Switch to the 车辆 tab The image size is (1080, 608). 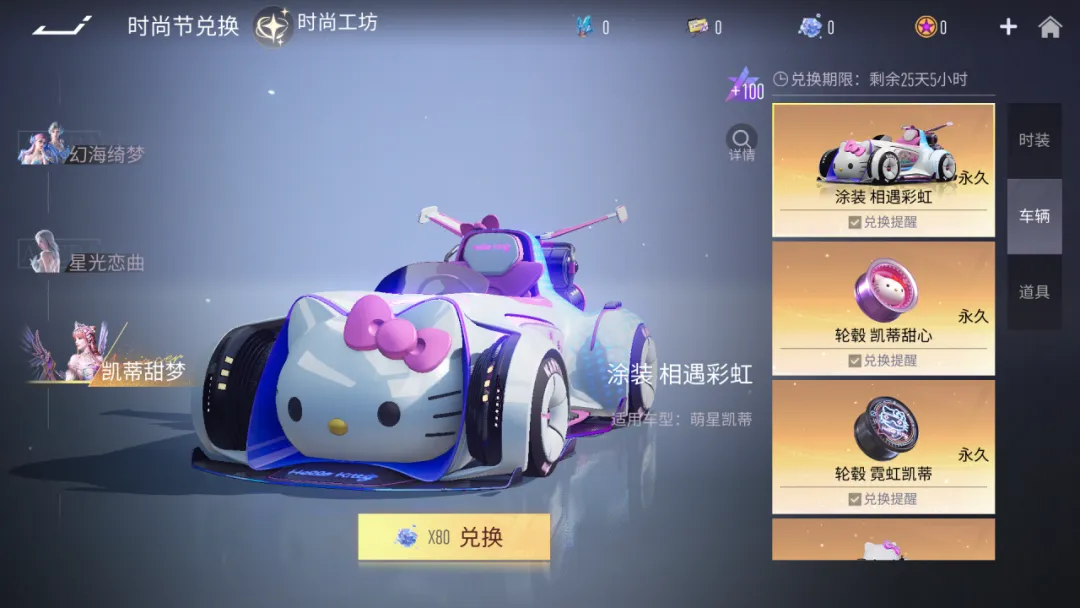pos(1034,216)
